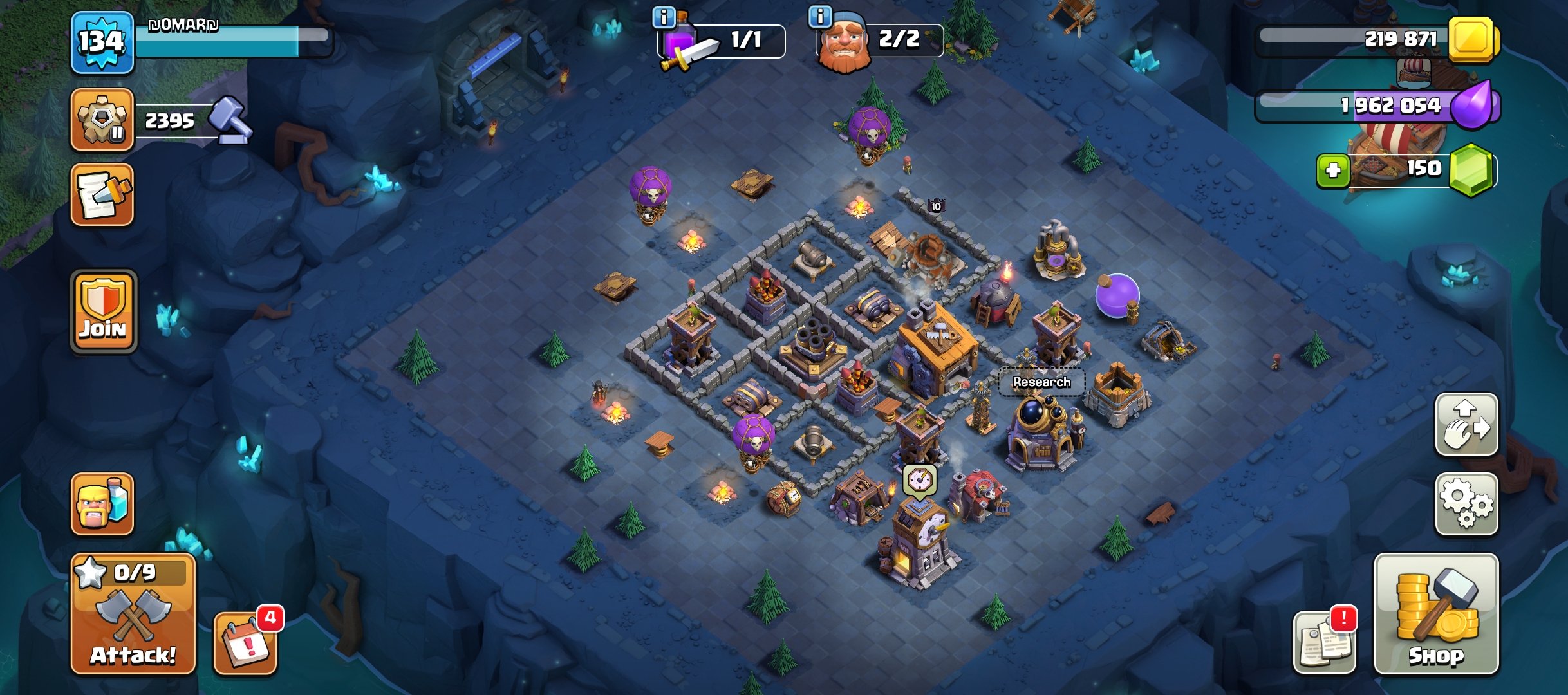Select the Research label above laboratory
The width and height of the screenshot is (1568, 695).
(1041, 382)
